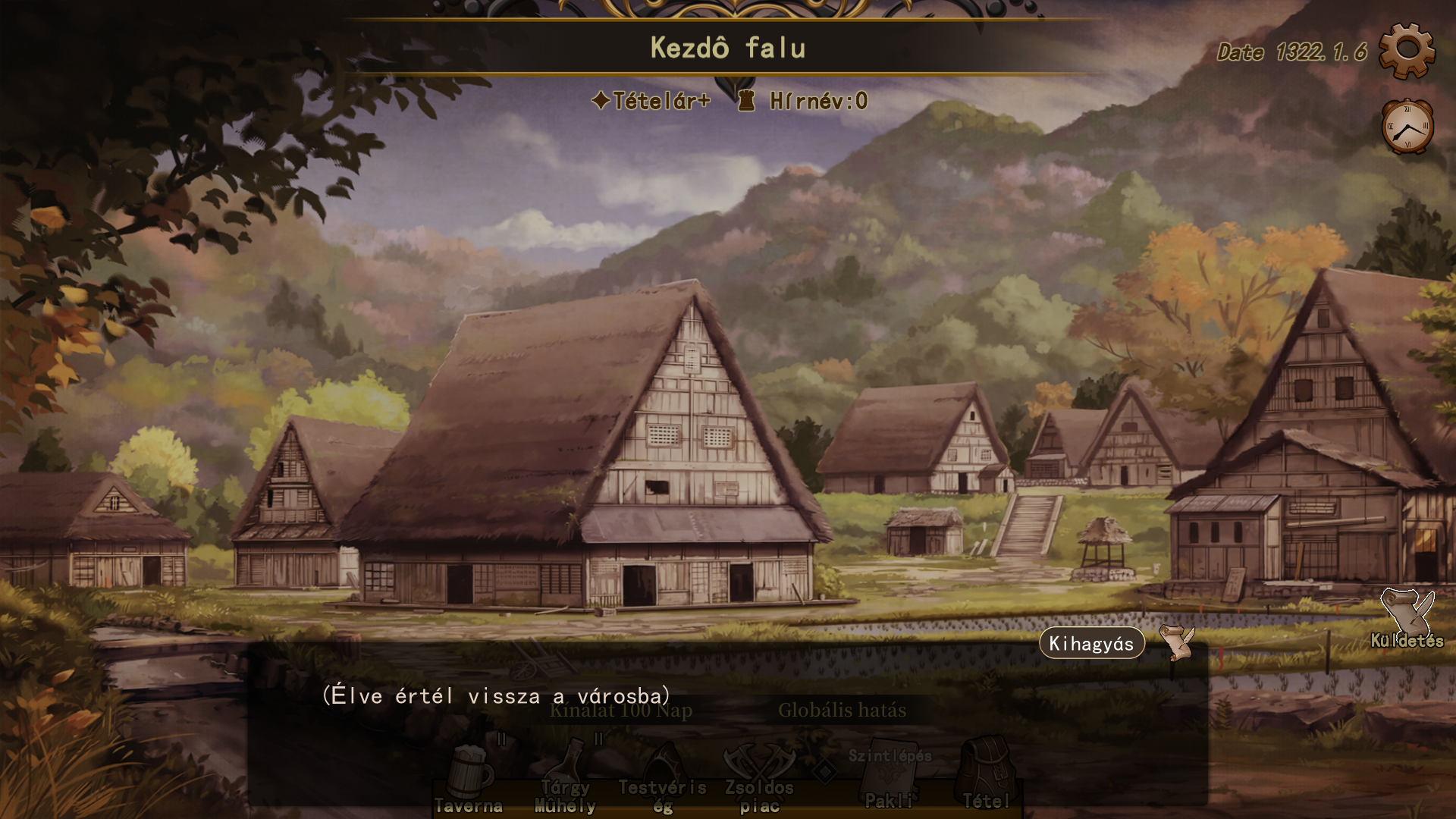
Task: Open the gear settings menu
Action: (1407, 51)
